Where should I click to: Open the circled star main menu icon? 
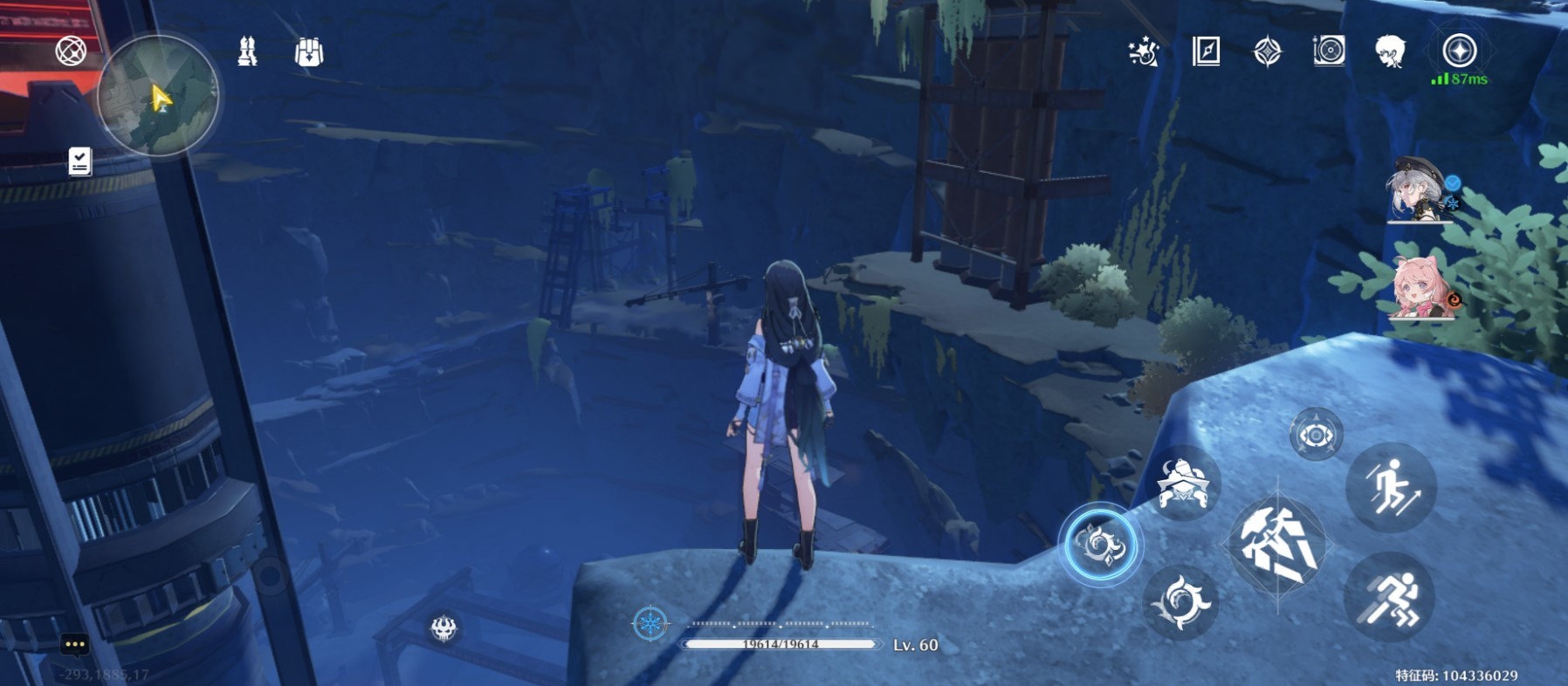[1459, 51]
